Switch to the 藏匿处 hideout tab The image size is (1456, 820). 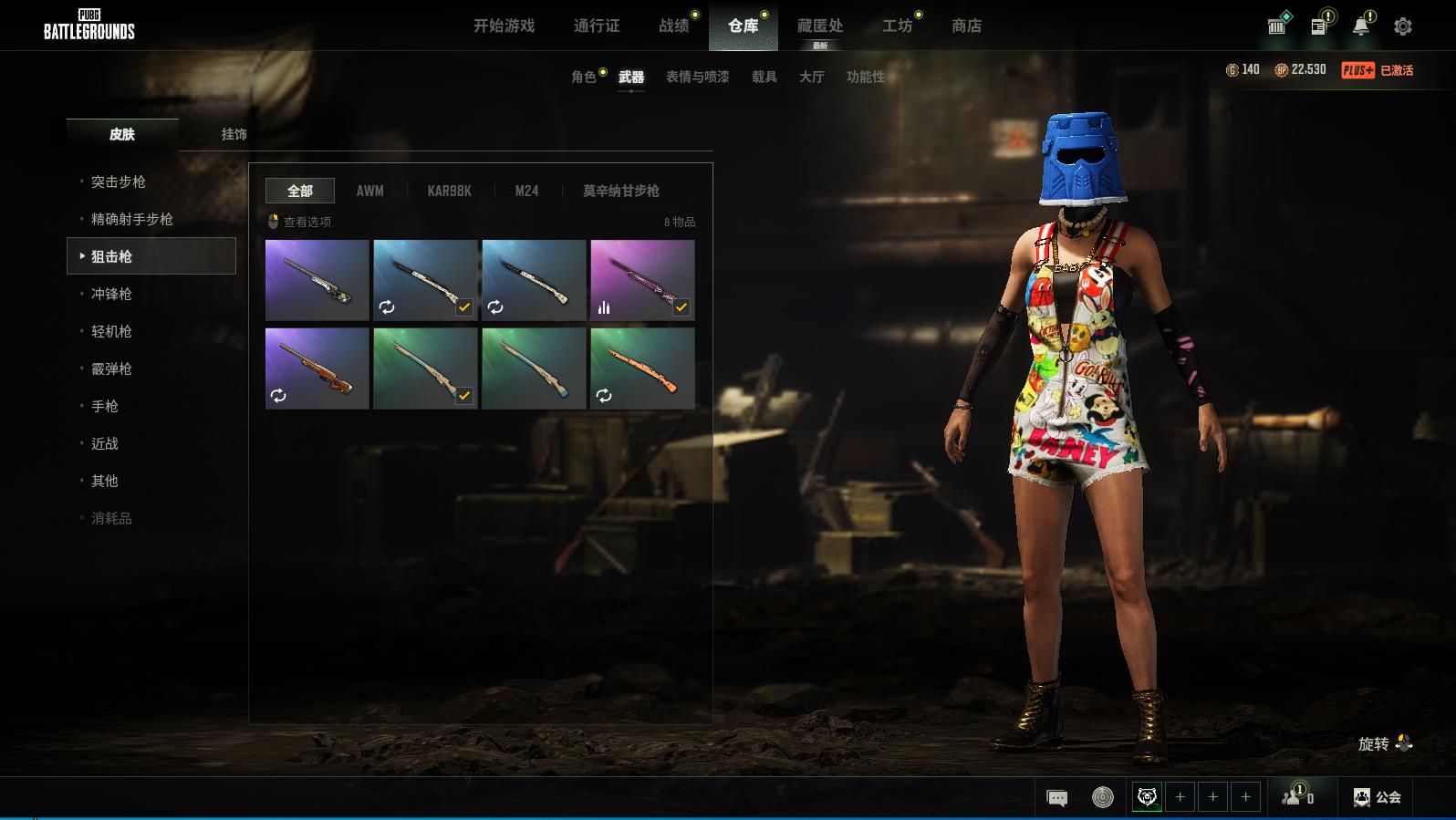[819, 26]
